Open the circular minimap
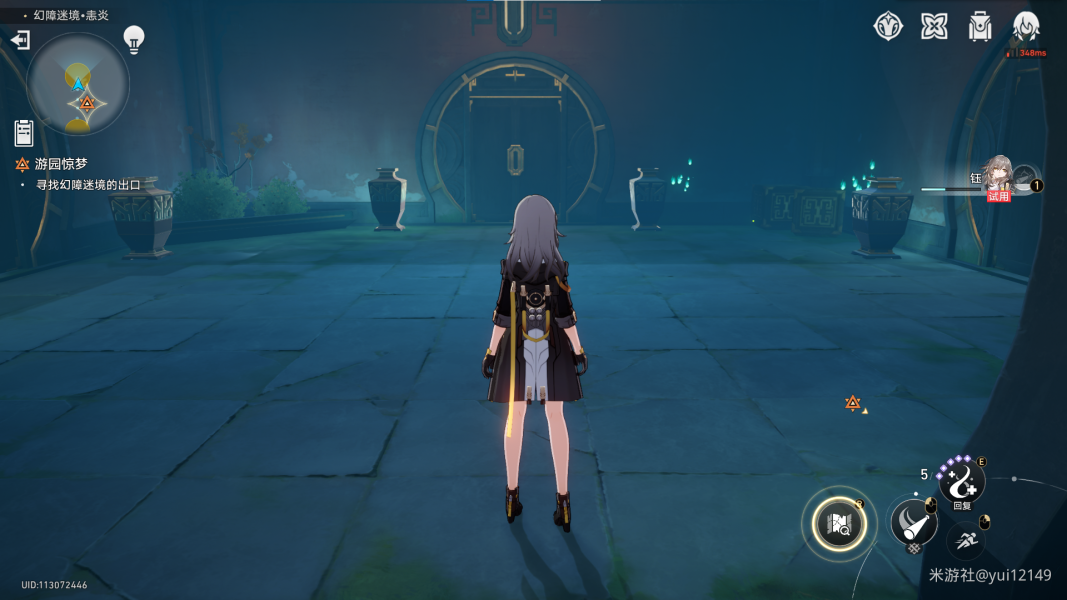Screen dimensions: 1067x600 click(x=78, y=84)
